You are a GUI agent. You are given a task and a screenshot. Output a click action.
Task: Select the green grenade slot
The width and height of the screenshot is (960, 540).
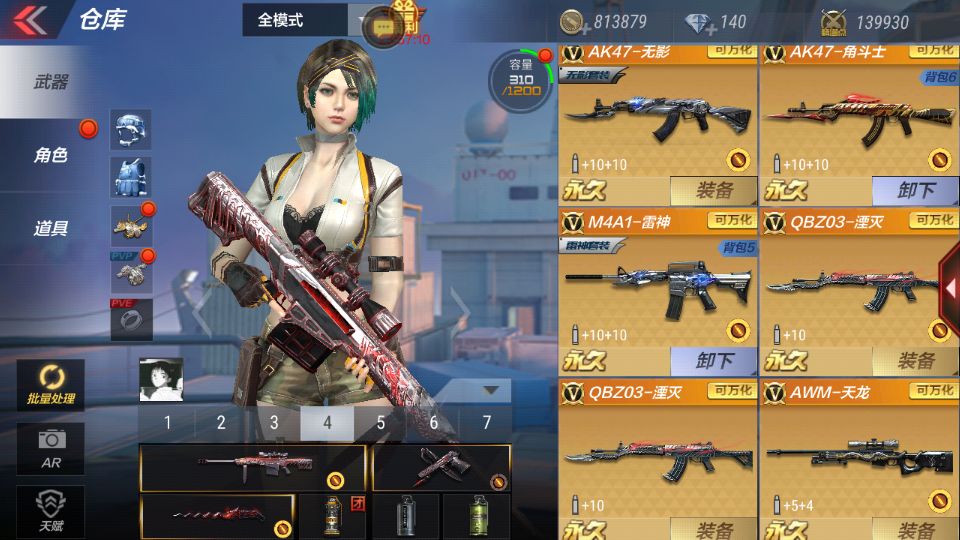tap(477, 515)
